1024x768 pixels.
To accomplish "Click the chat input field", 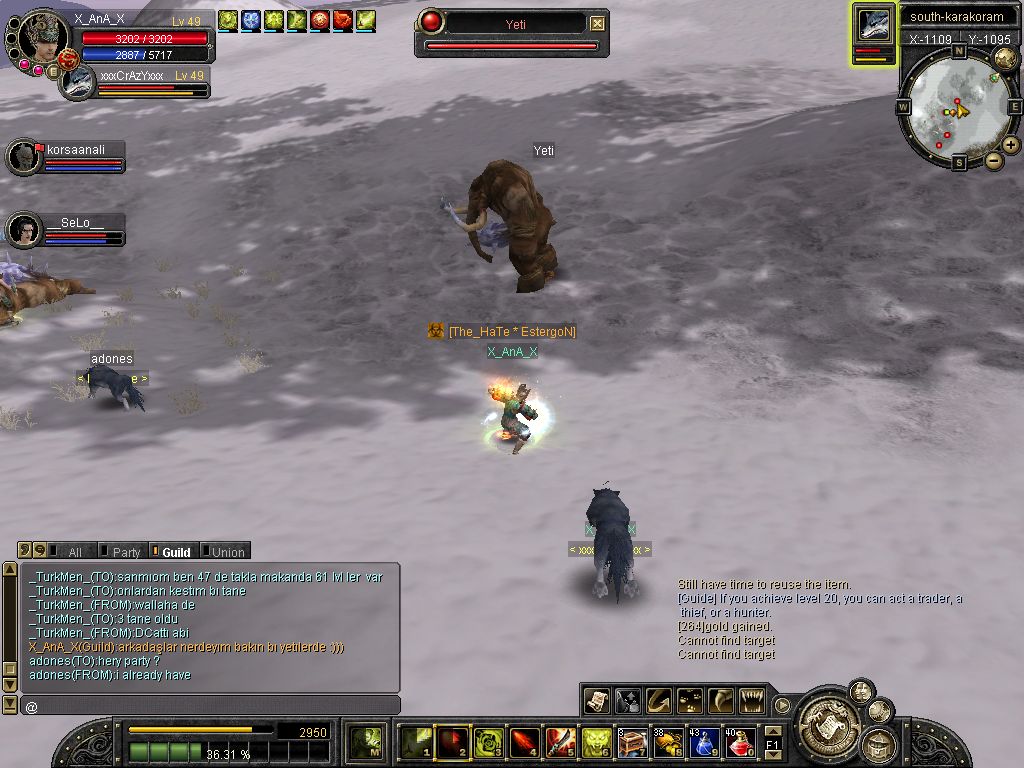I will point(210,706).
